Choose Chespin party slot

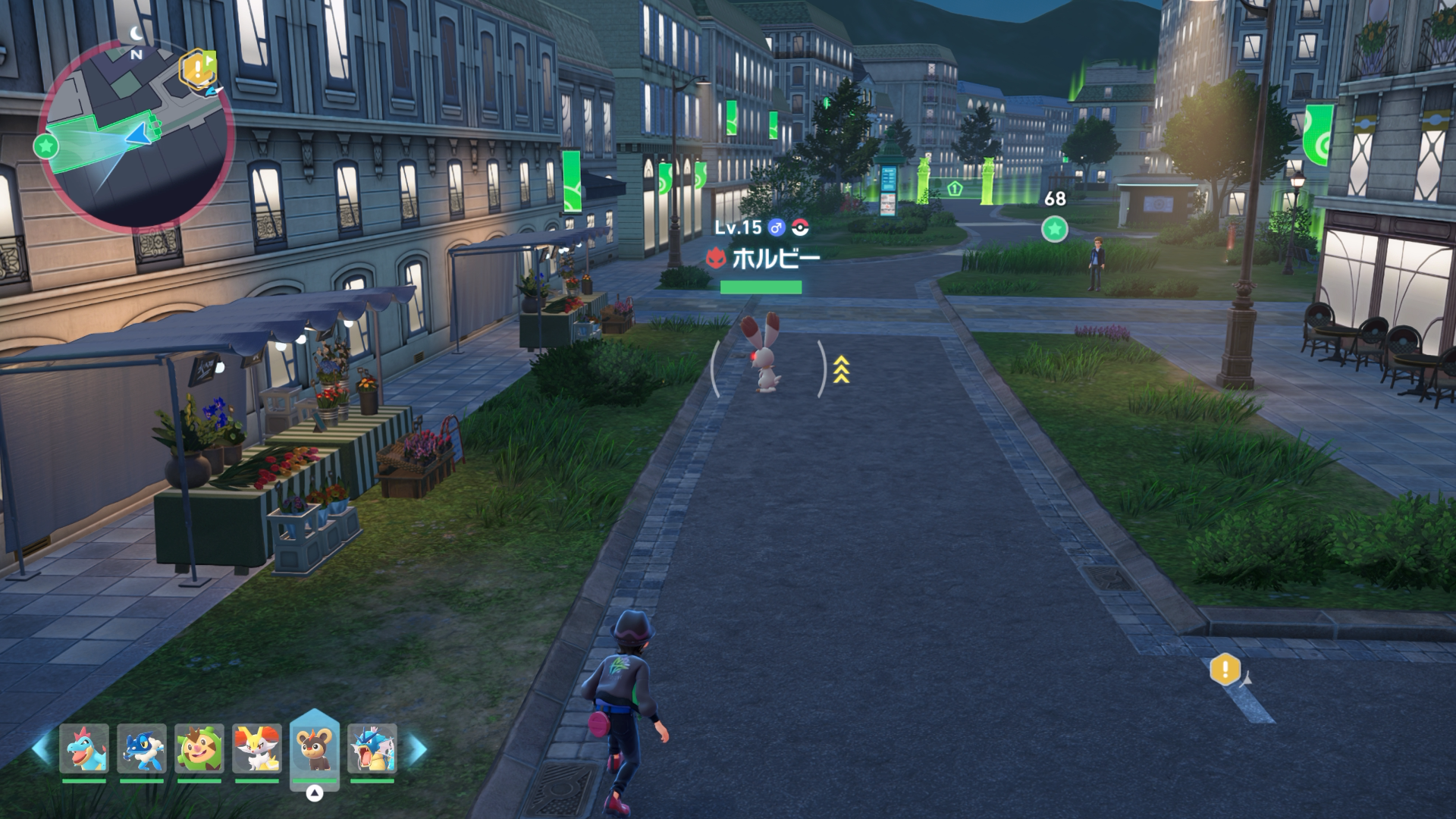click(199, 748)
